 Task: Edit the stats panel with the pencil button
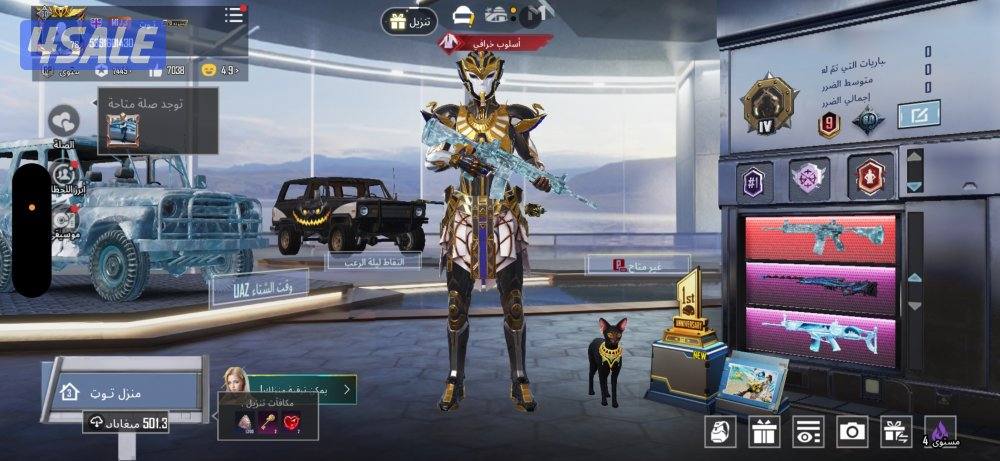(x=918, y=116)
